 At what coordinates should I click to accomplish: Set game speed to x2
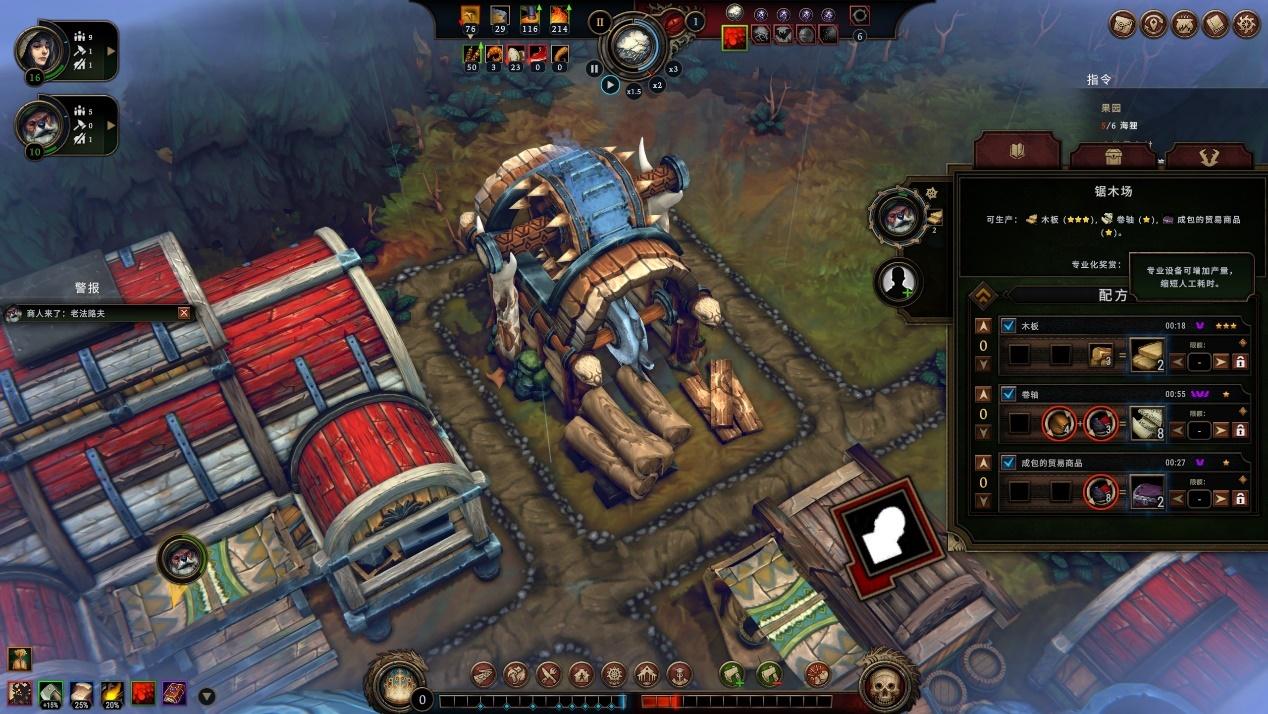pos(657,85)
